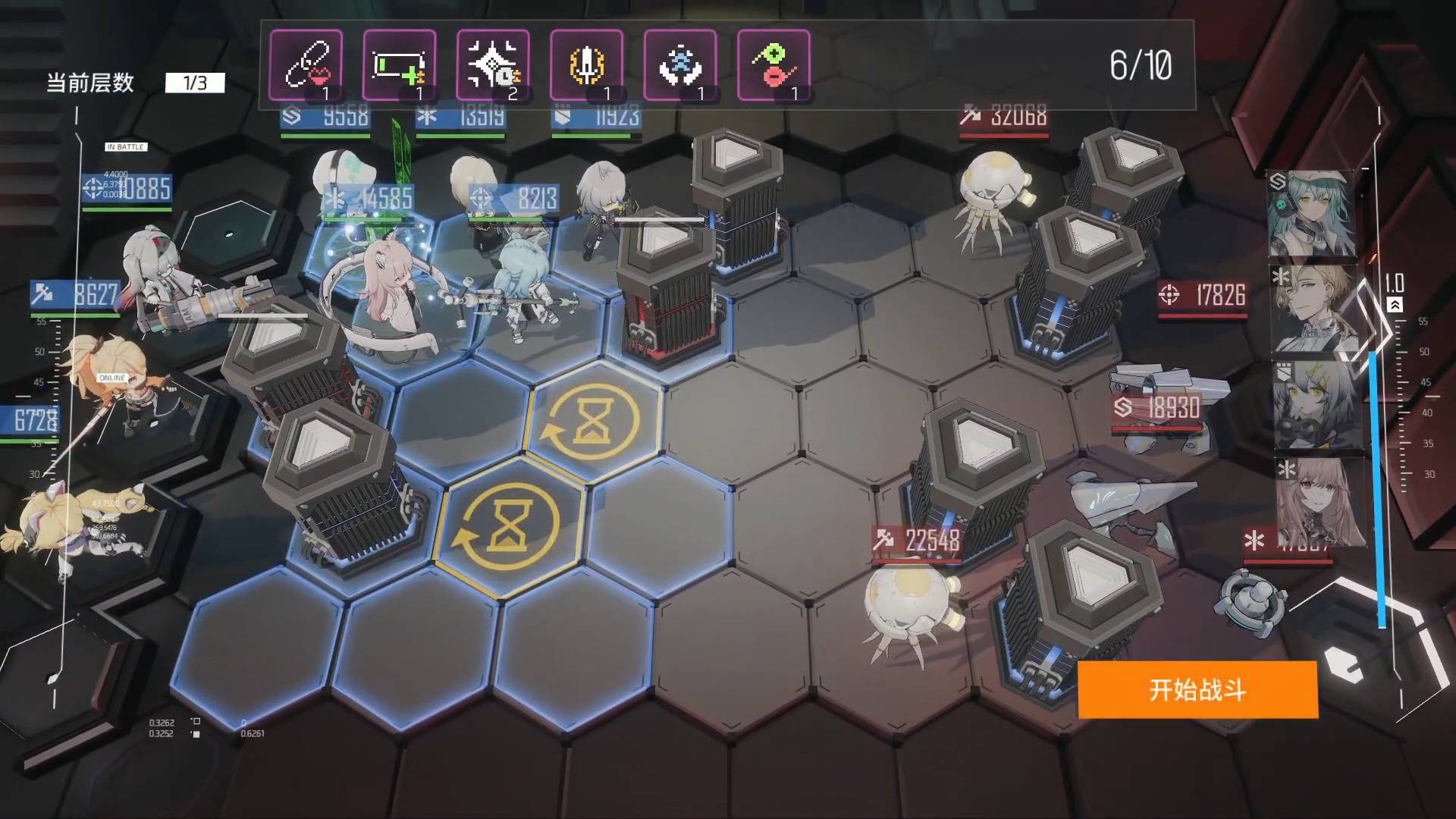
Task: Select the heart-and-rope healing item
Action: click(x=307, y=66)
